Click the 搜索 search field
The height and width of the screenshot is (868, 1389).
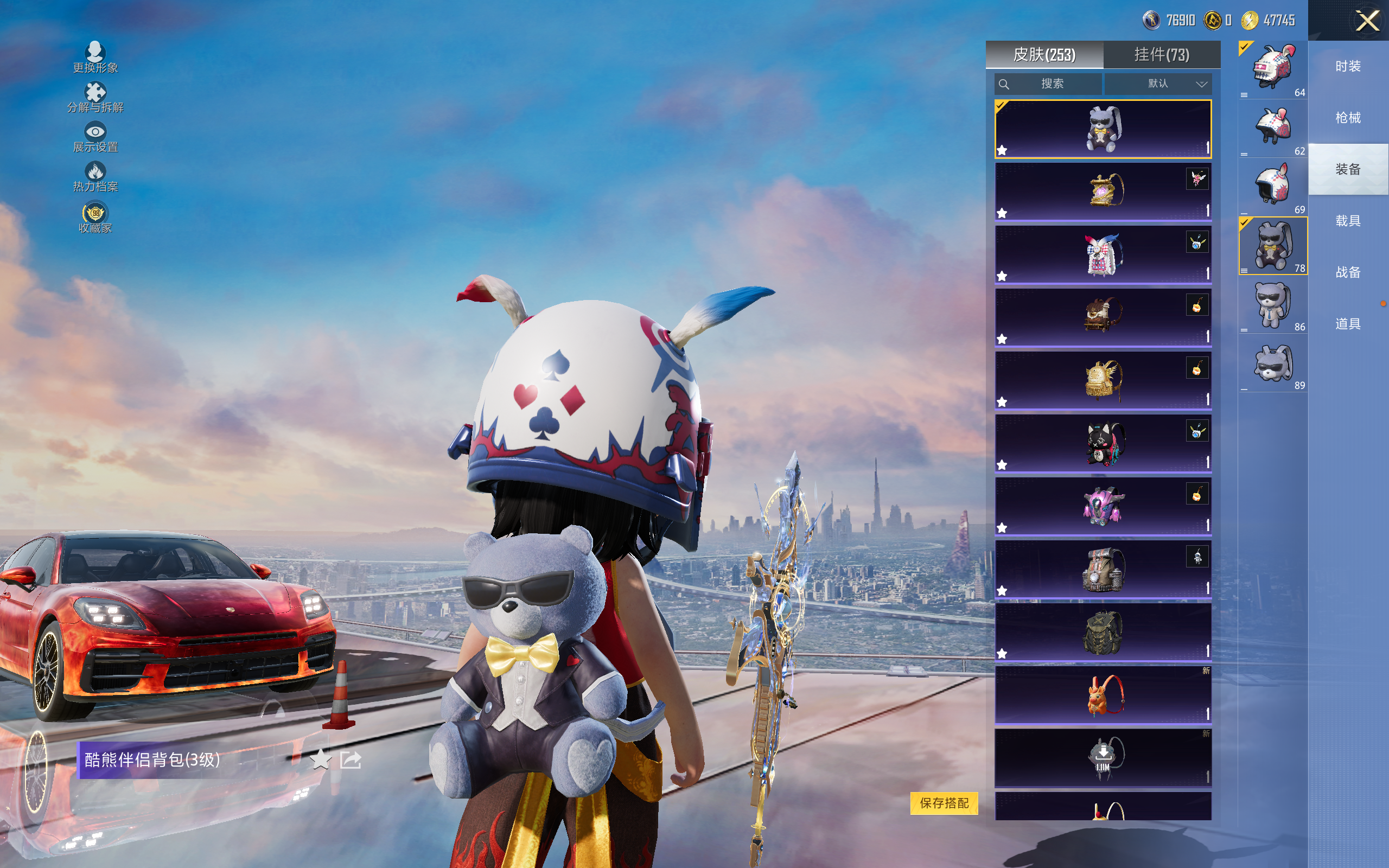click(x=1048, y=84)
